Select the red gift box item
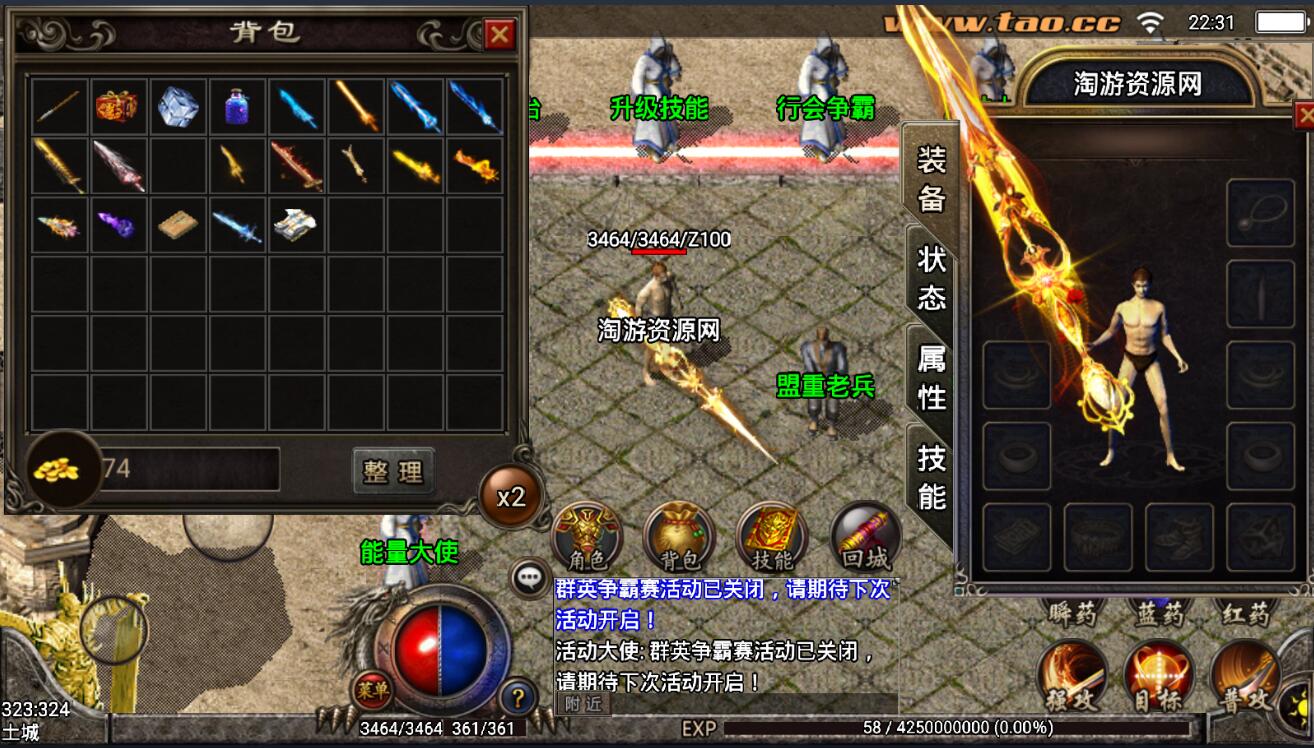The height and width of the screenshot is (748, 1314). click(x=118, y=106)
